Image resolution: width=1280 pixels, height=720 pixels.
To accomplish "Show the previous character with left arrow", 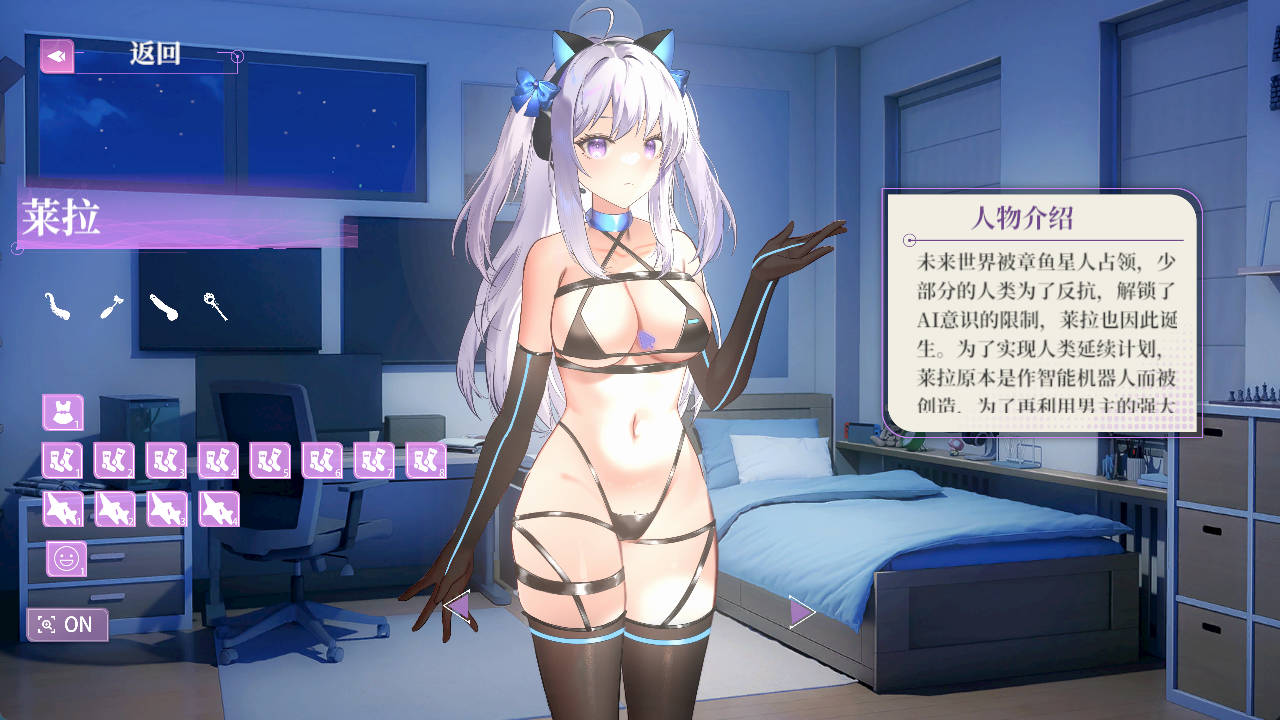I will 456,607.
